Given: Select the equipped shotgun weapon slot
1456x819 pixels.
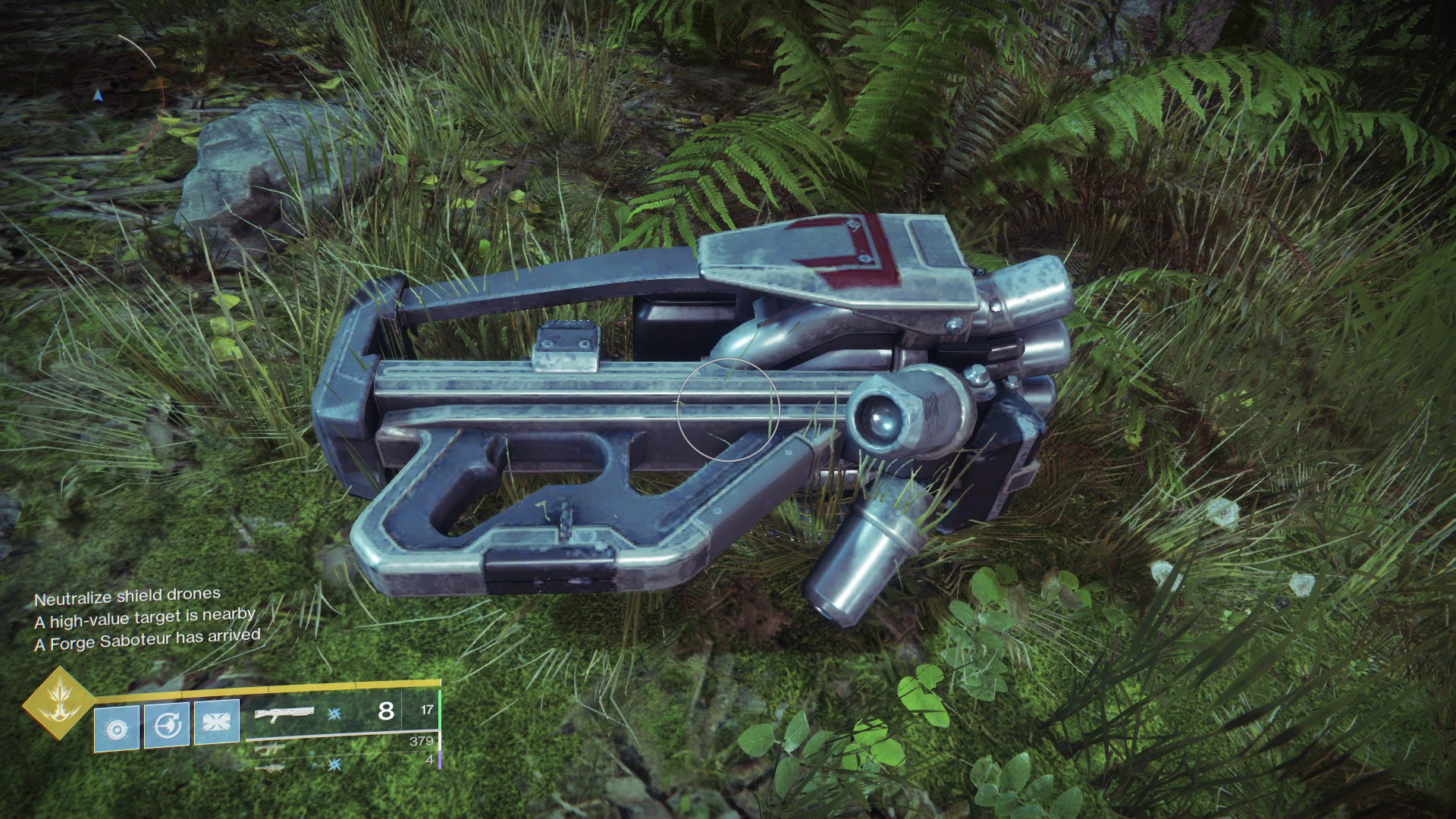Looking at the screenshot, I should pos(284,714).
